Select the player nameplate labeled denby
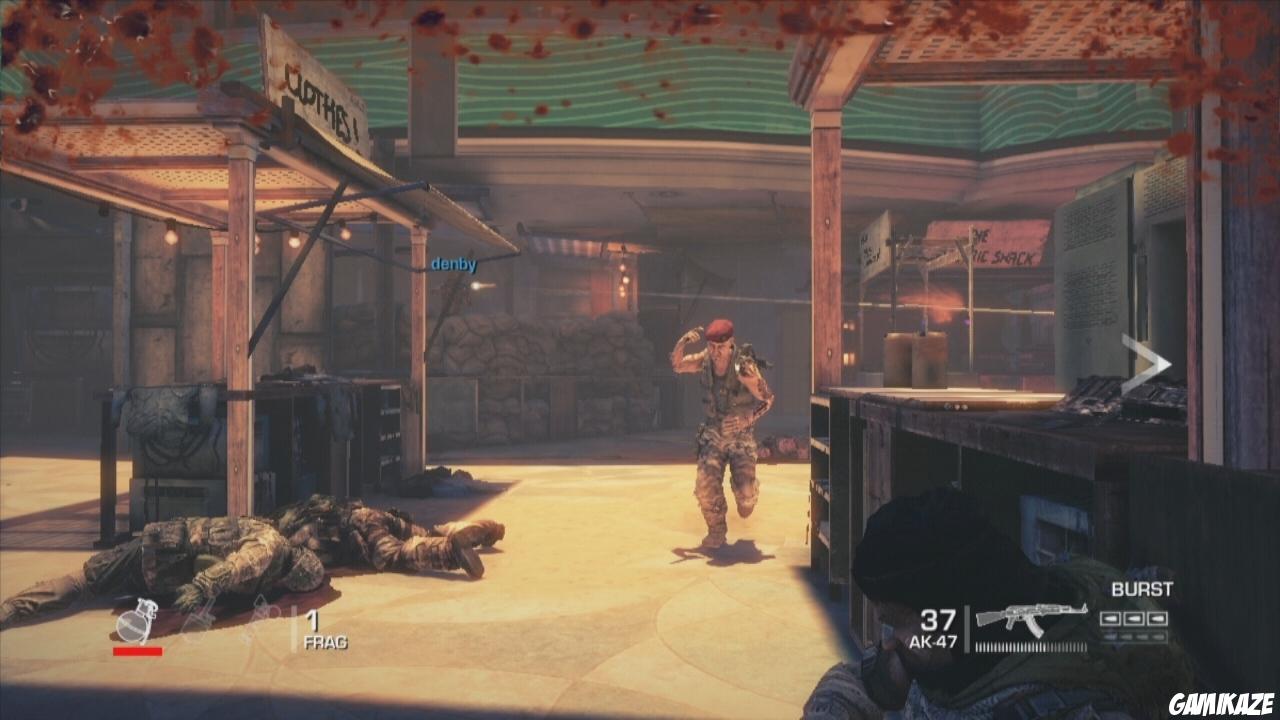 [452, 266]
